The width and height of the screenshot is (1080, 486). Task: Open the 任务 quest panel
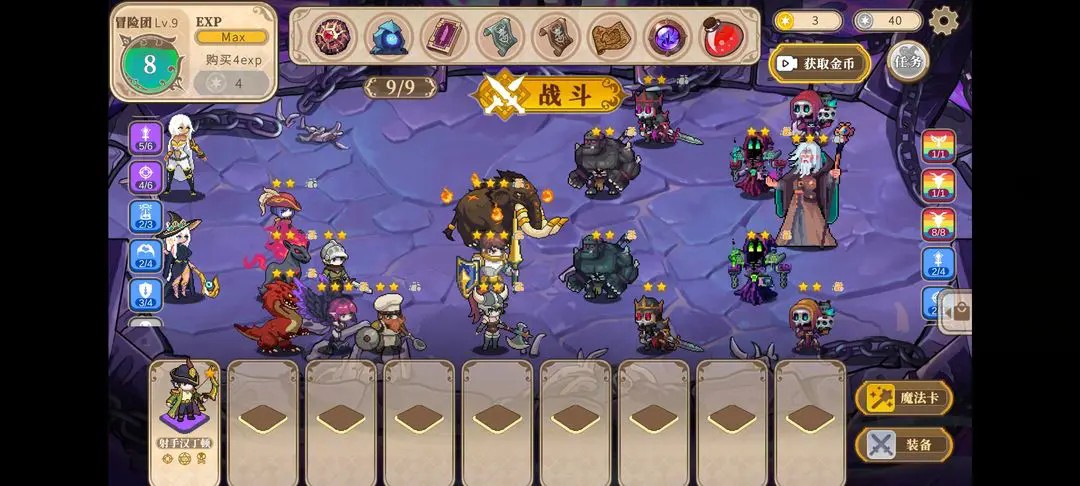click(x=907, y=61)
